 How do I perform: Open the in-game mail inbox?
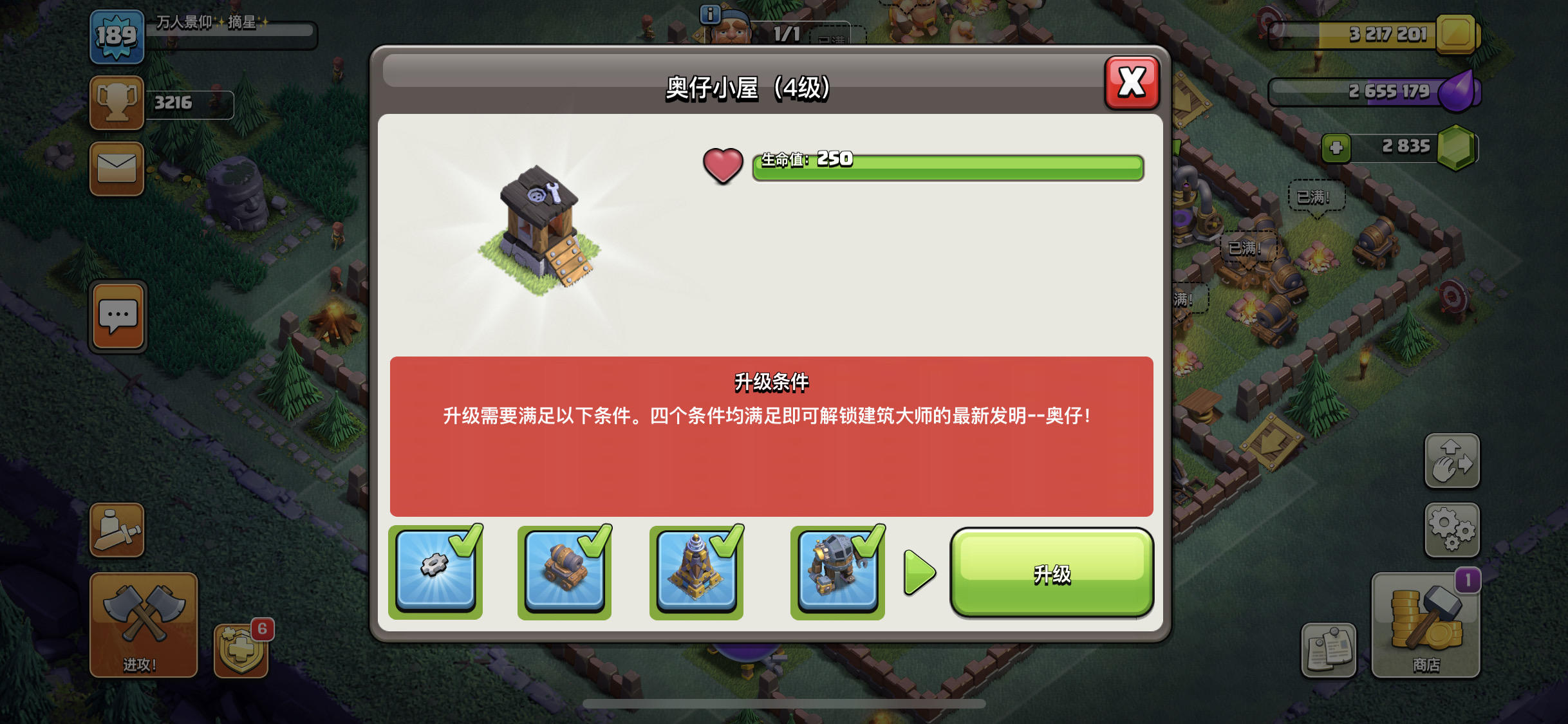point(117,169)
